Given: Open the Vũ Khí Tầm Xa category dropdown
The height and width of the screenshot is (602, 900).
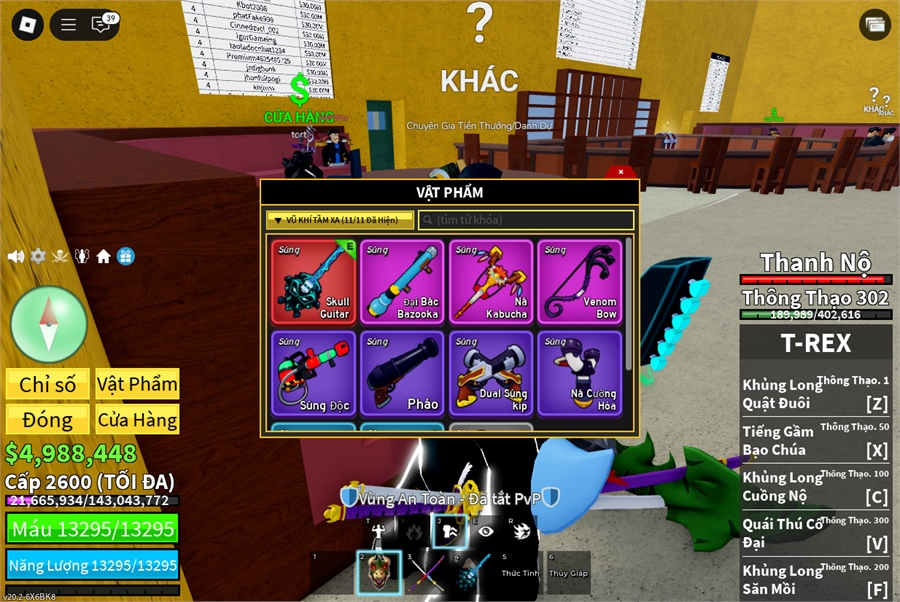Looking at the screenshot, I should click(x=339, y=220).
